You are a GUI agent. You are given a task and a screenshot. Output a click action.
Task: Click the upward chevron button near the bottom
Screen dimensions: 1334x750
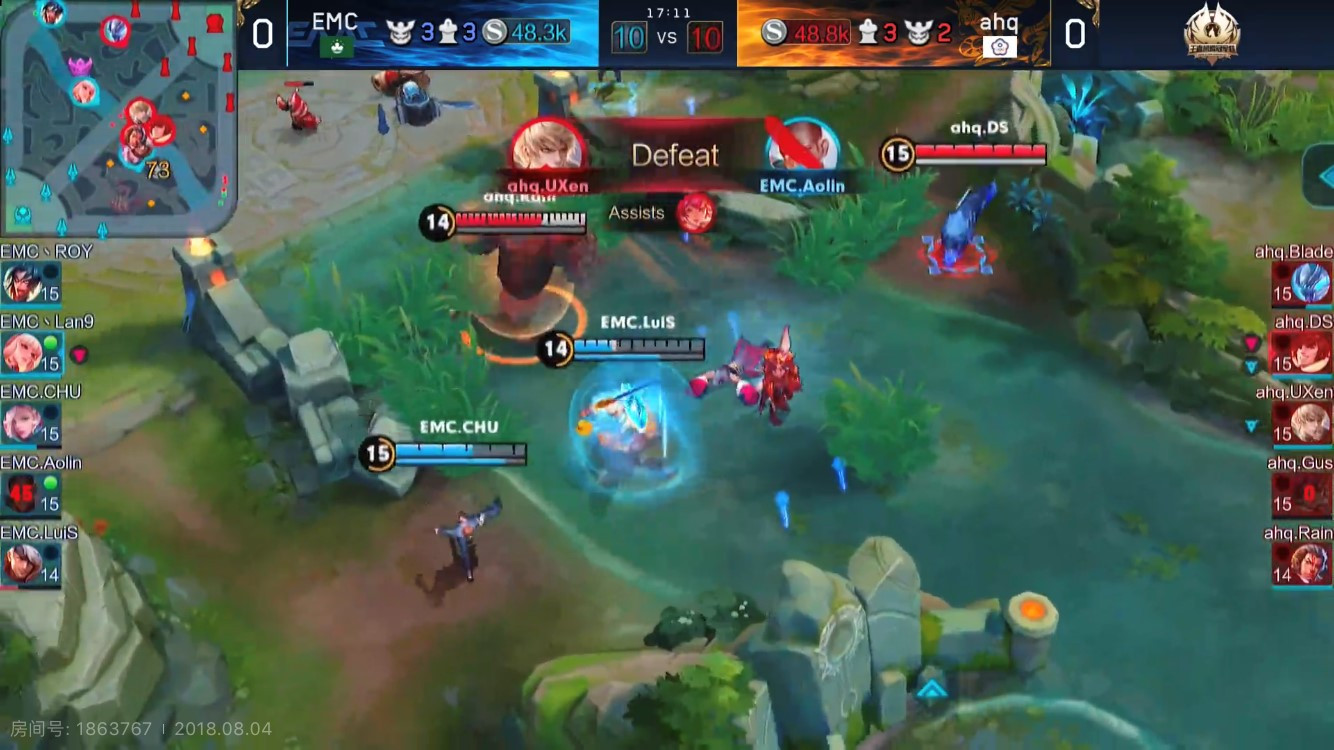coord(931,689)
